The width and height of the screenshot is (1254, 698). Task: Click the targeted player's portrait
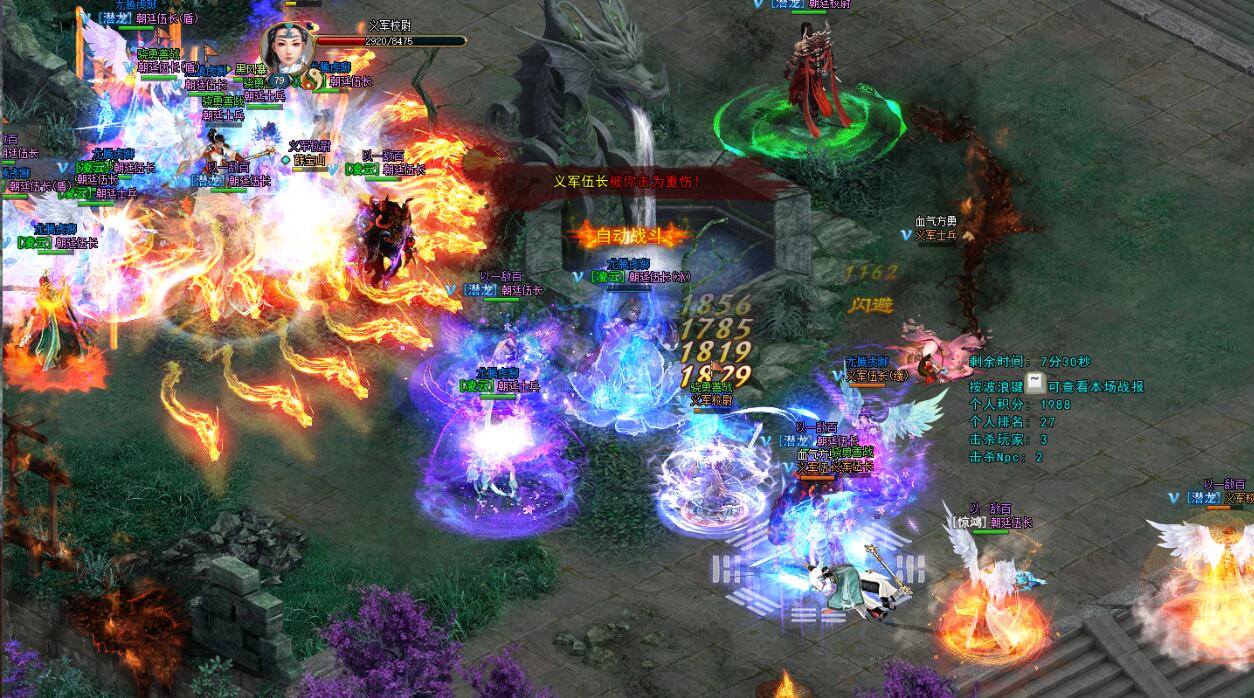289,46
